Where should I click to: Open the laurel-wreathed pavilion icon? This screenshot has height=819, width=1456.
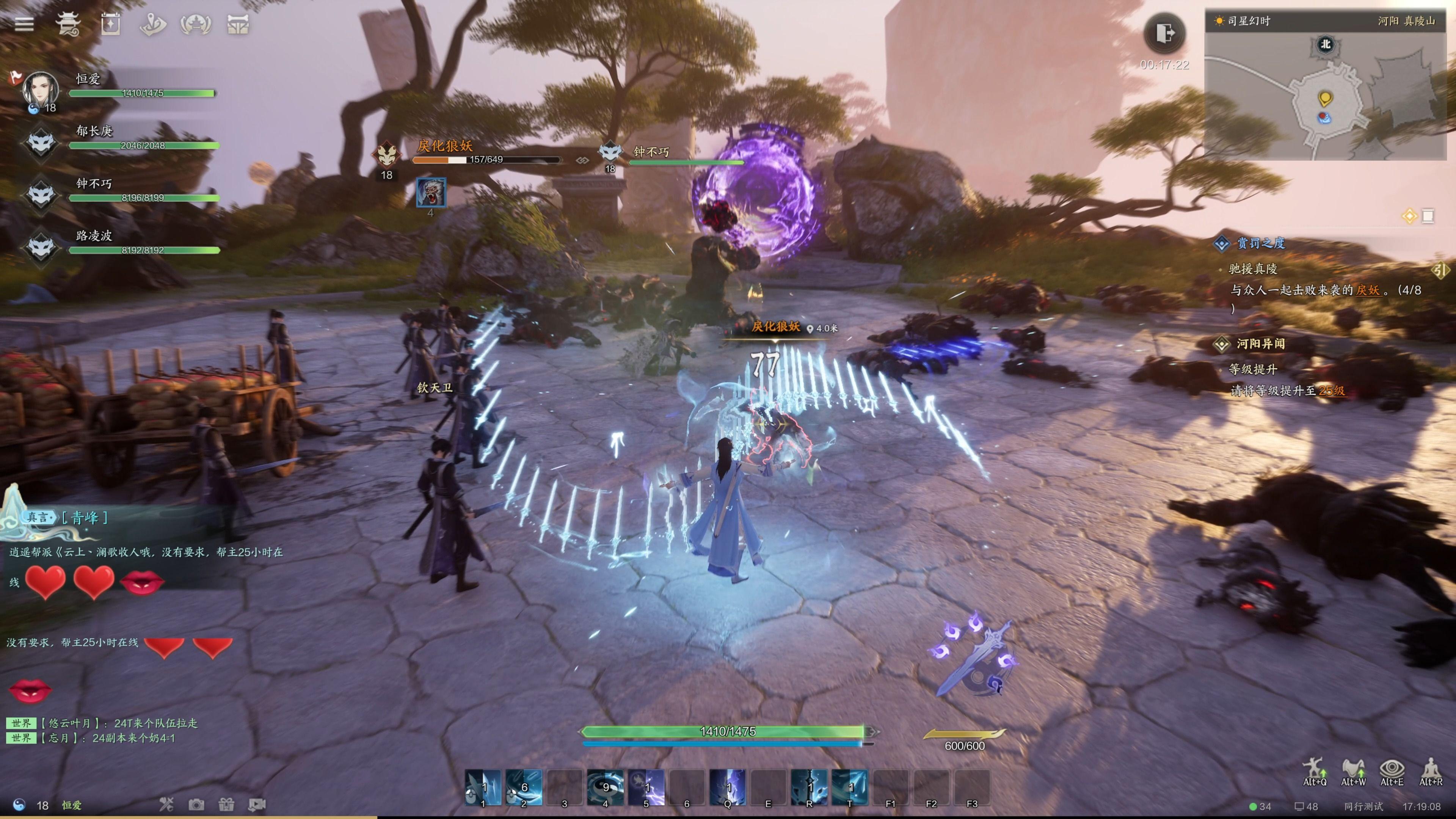click(196, 24)
